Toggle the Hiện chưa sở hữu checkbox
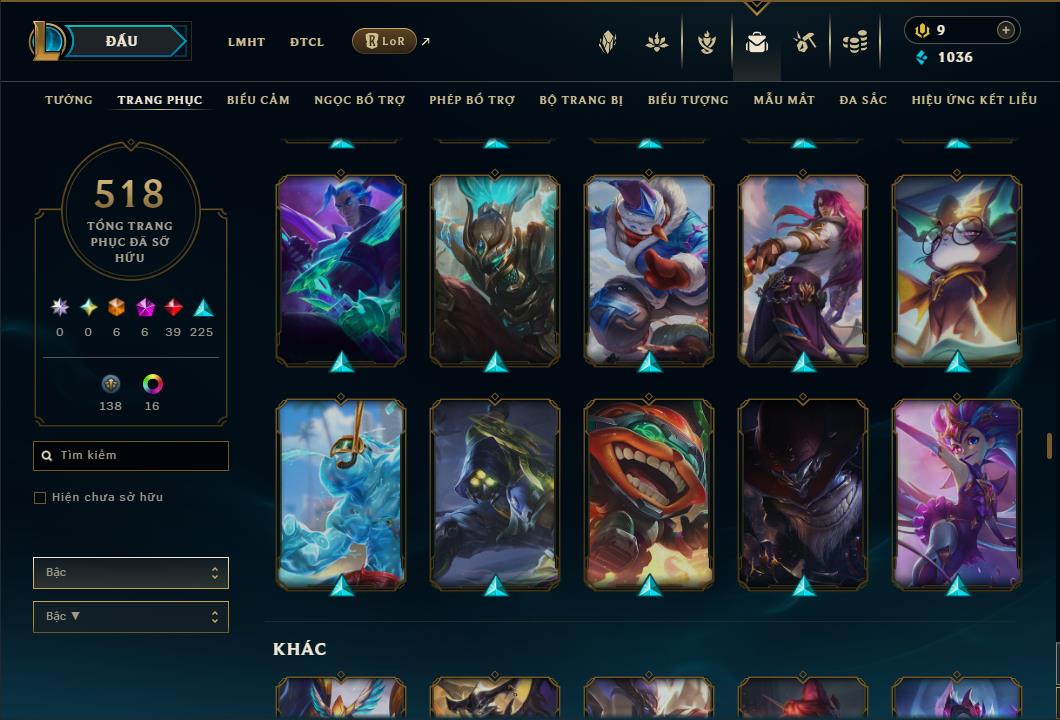Viewport: 1060px width, 720px height. (40, 498)
